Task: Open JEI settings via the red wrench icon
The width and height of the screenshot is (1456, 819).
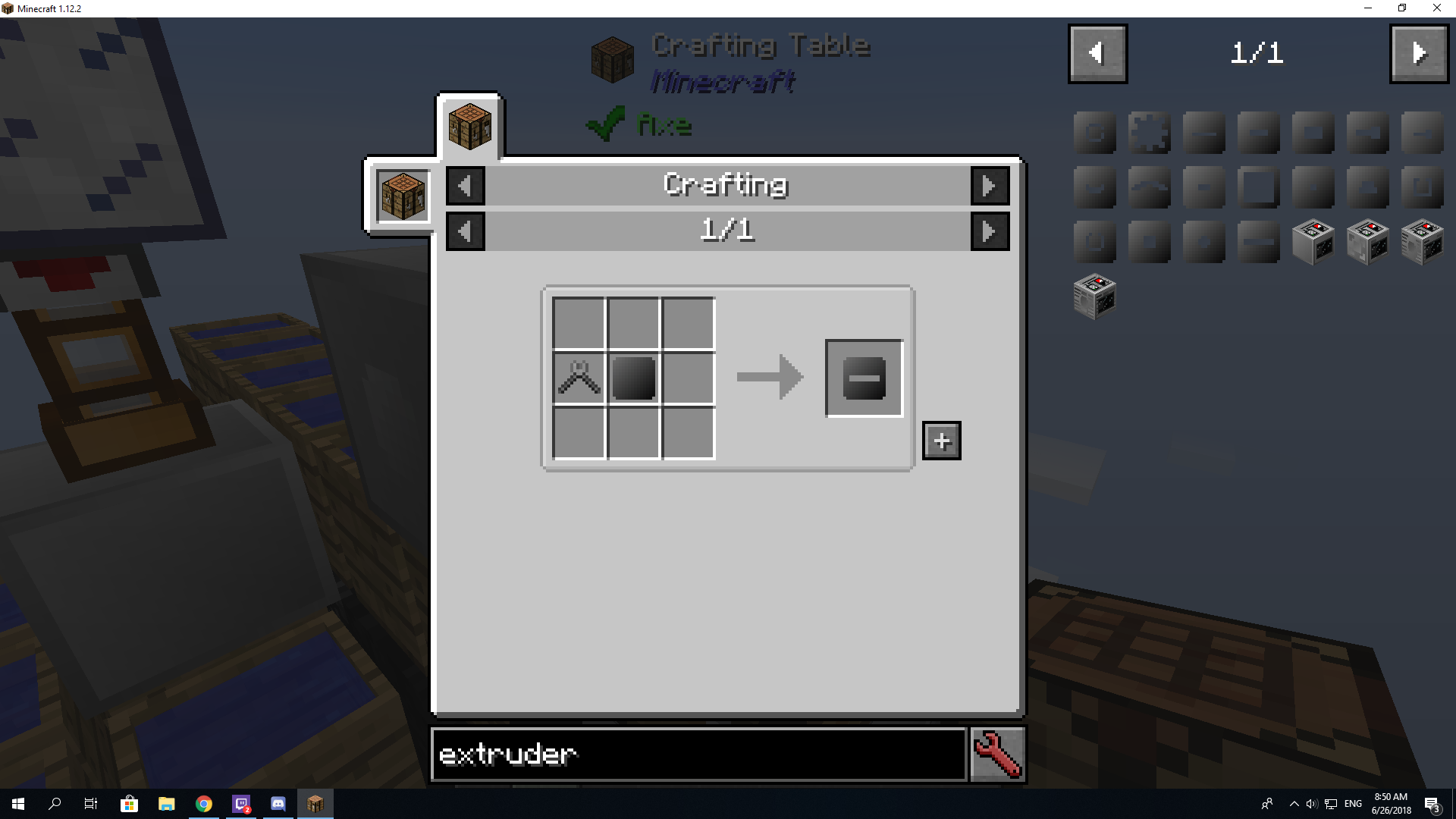Action: click(x=996, y=754)
